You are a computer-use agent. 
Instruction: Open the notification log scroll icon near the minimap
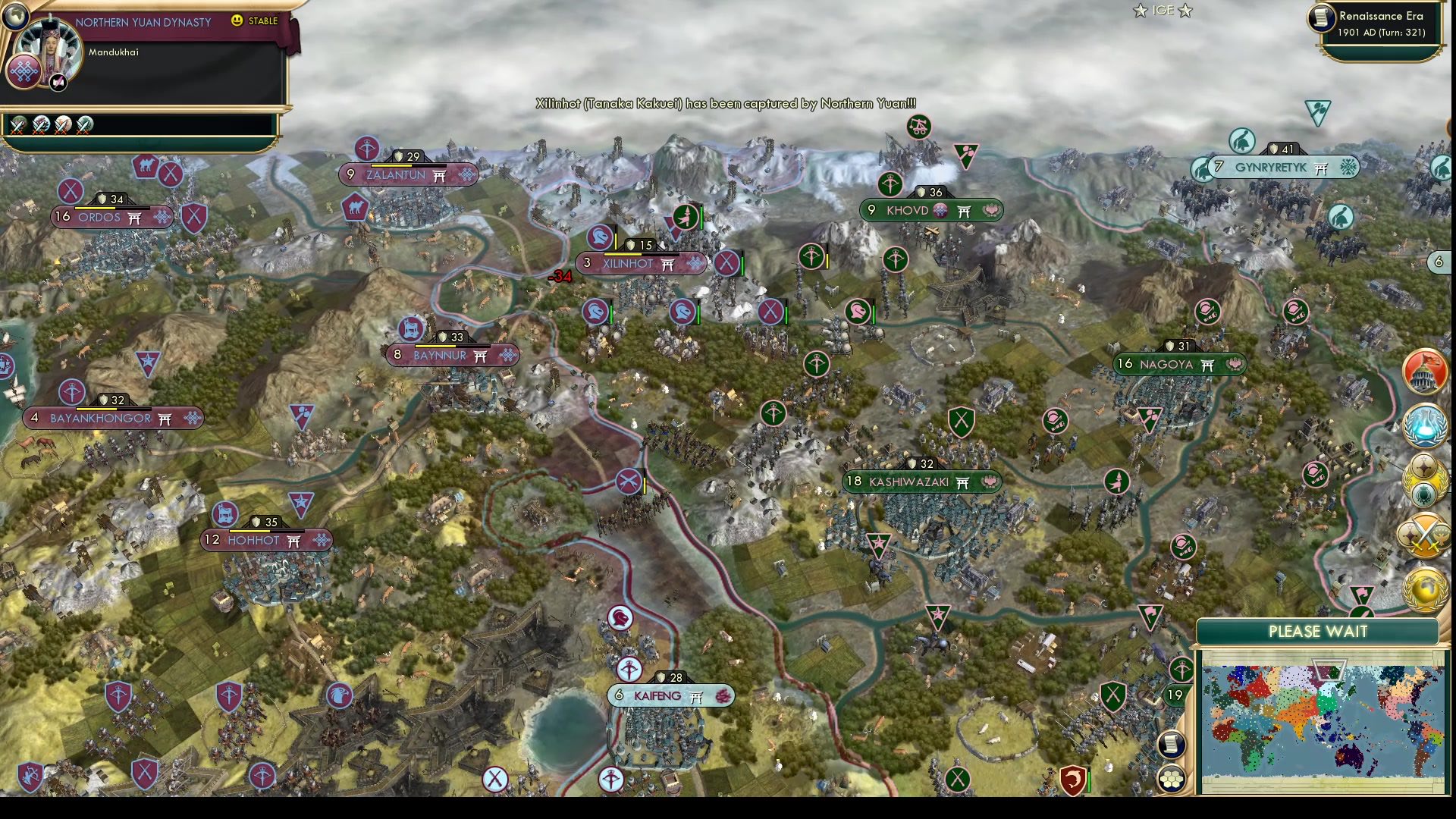pos(1172,746)
